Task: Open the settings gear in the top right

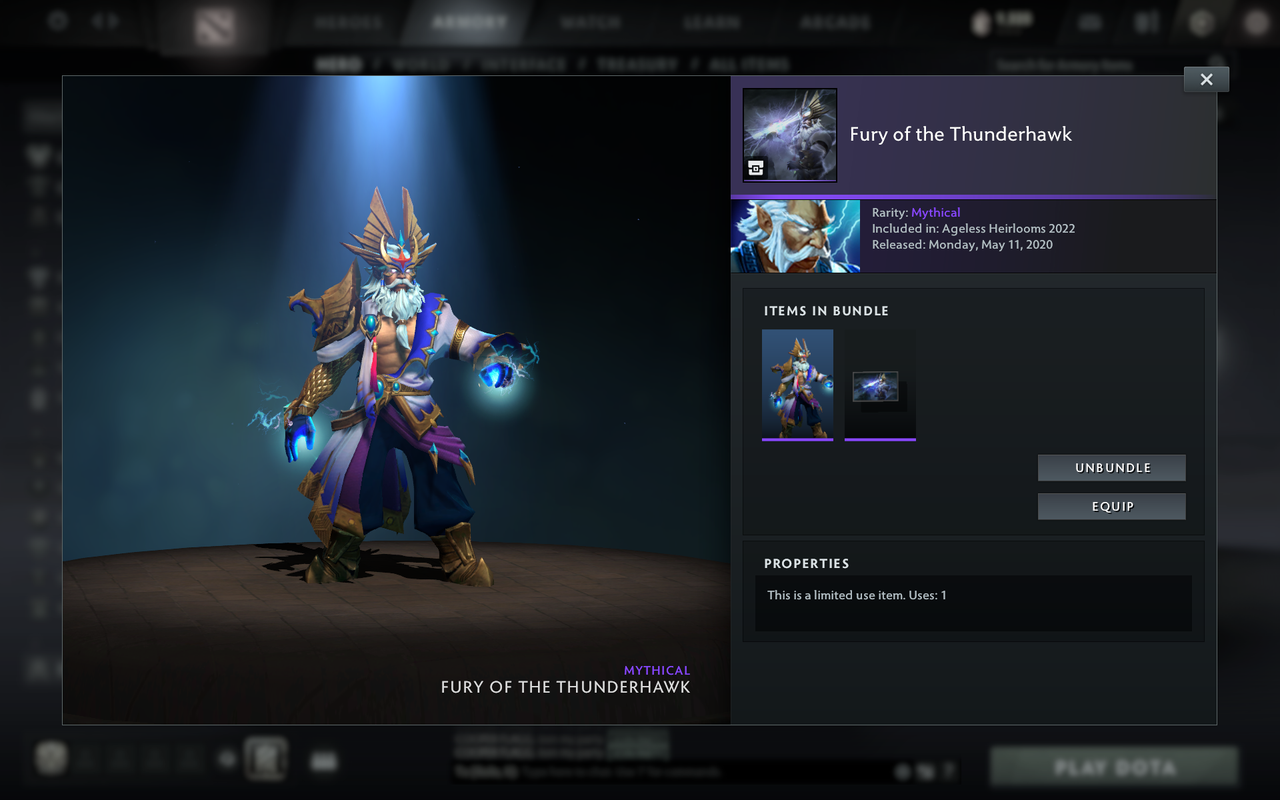Action: (1202, 20)
